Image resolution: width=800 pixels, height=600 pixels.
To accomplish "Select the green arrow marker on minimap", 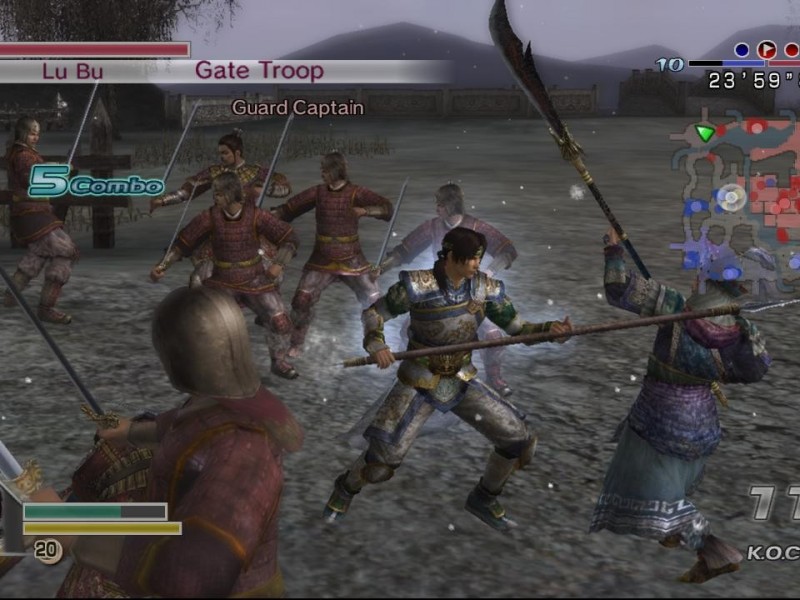I will (706, 132).
